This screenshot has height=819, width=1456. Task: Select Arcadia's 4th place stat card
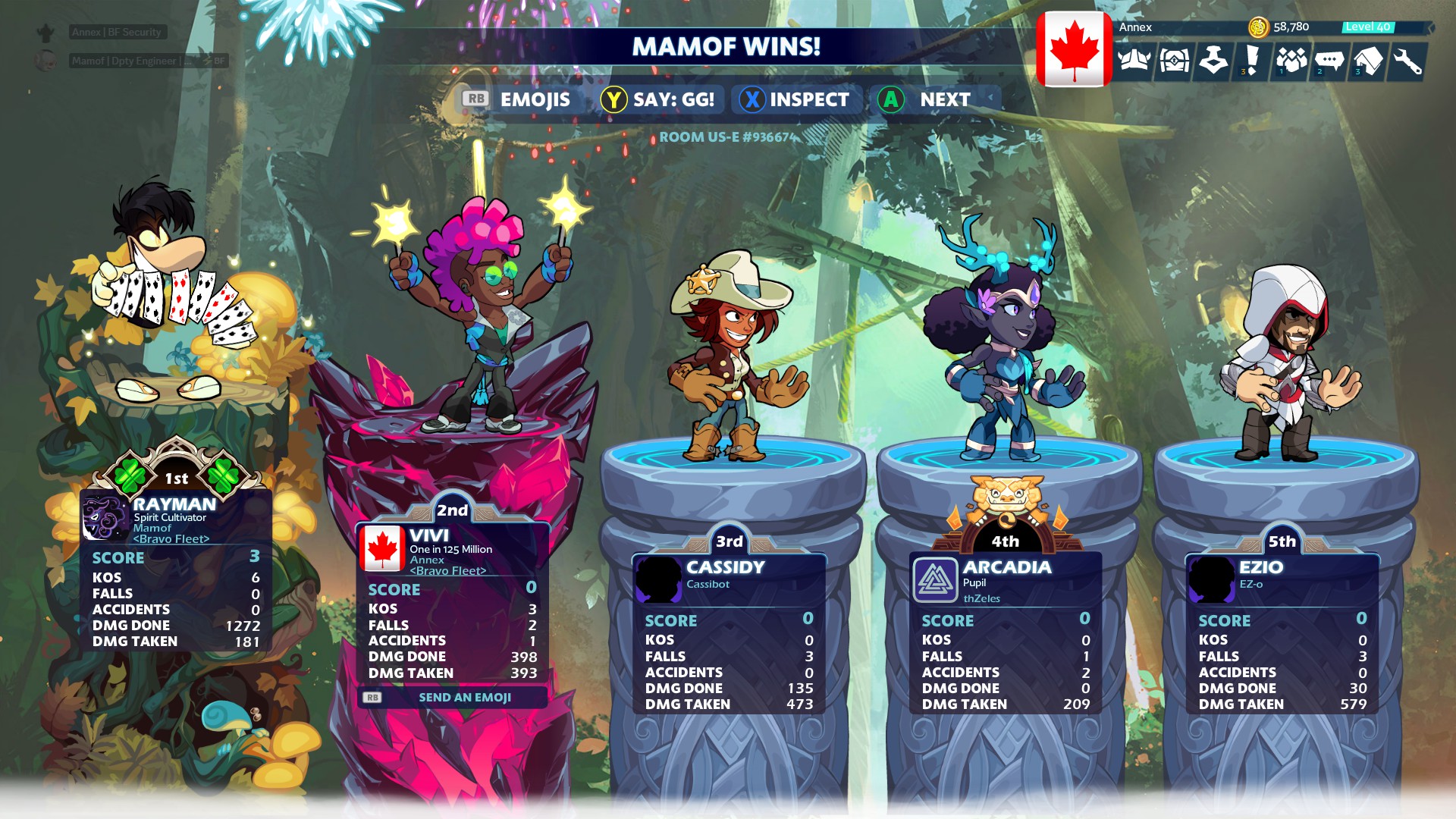pos(1006,633)
